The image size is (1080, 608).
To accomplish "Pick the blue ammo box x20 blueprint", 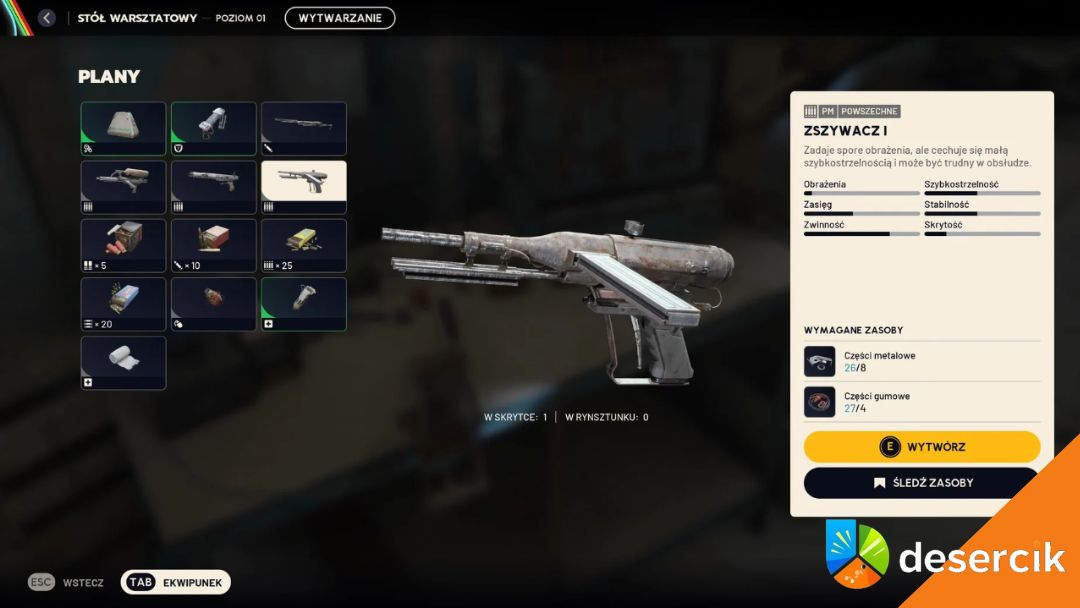I will click(x=123, y=304).
